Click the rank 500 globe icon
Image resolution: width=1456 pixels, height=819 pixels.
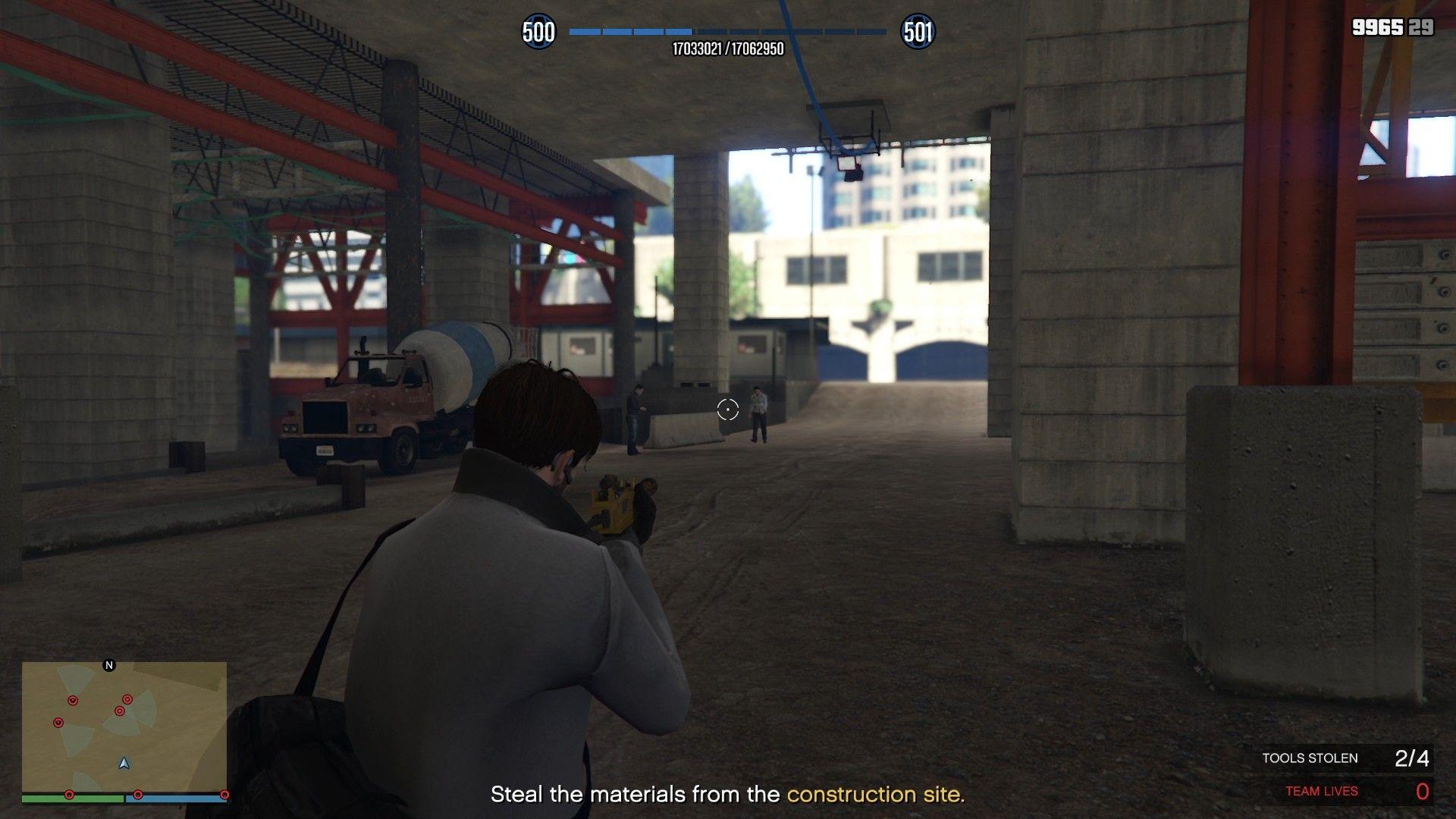pos(538,32)
